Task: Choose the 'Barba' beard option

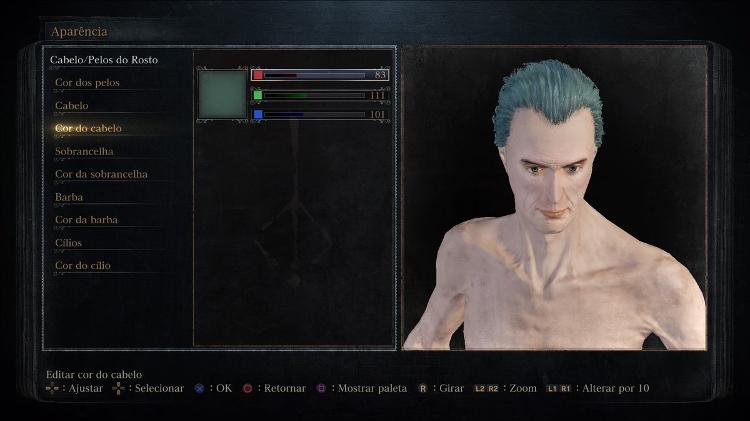Action: click(69, 197)
